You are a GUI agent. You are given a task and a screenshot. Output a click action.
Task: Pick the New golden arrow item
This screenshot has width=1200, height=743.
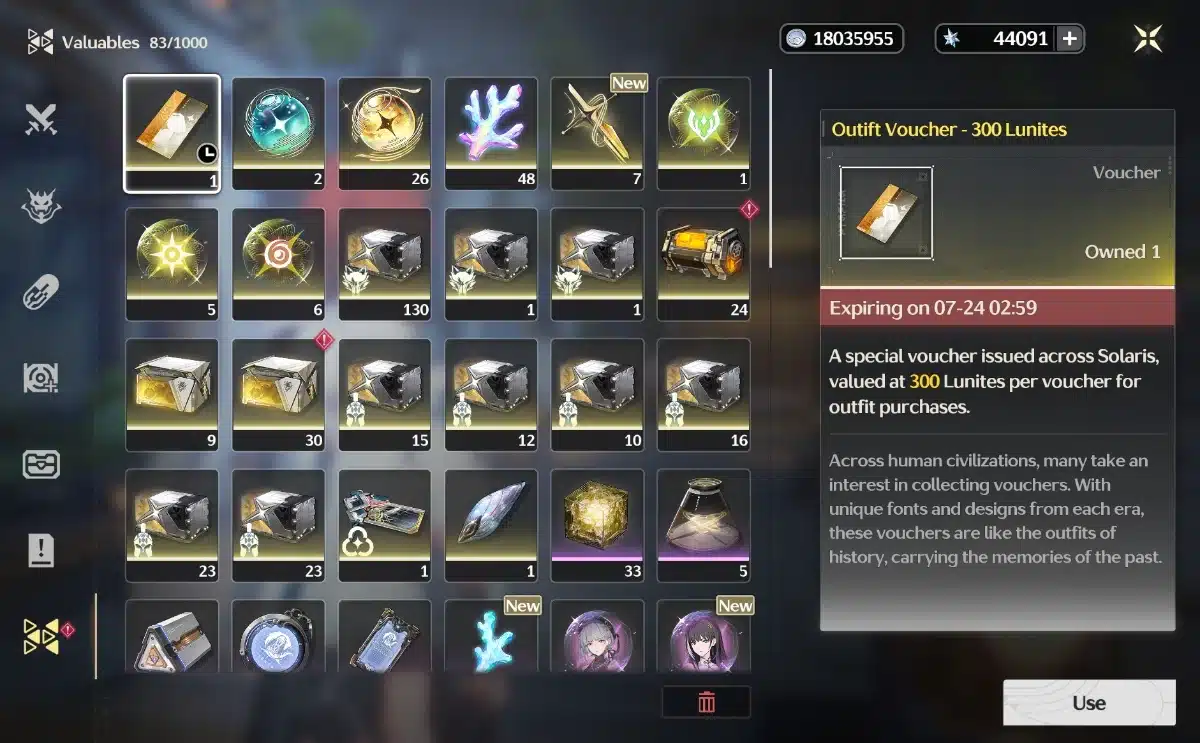tap(597, 133)
